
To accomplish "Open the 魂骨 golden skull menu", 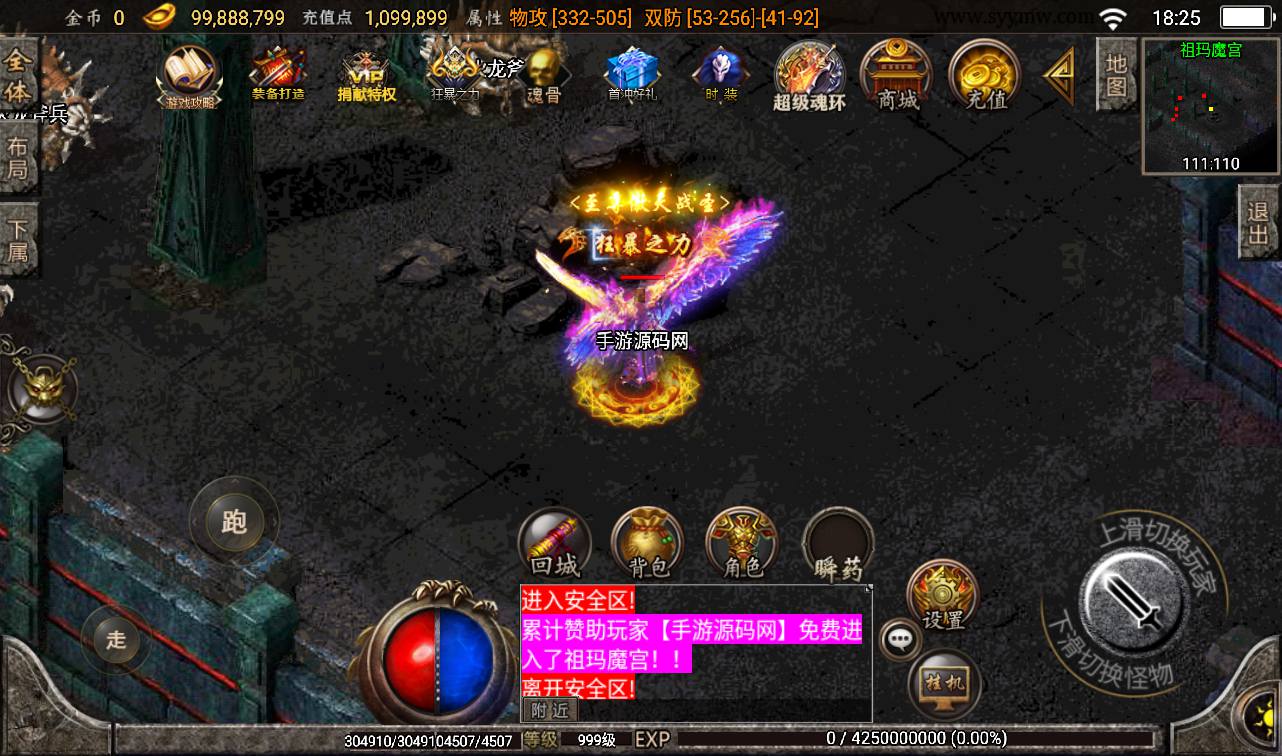I will (x=544, y=76).
